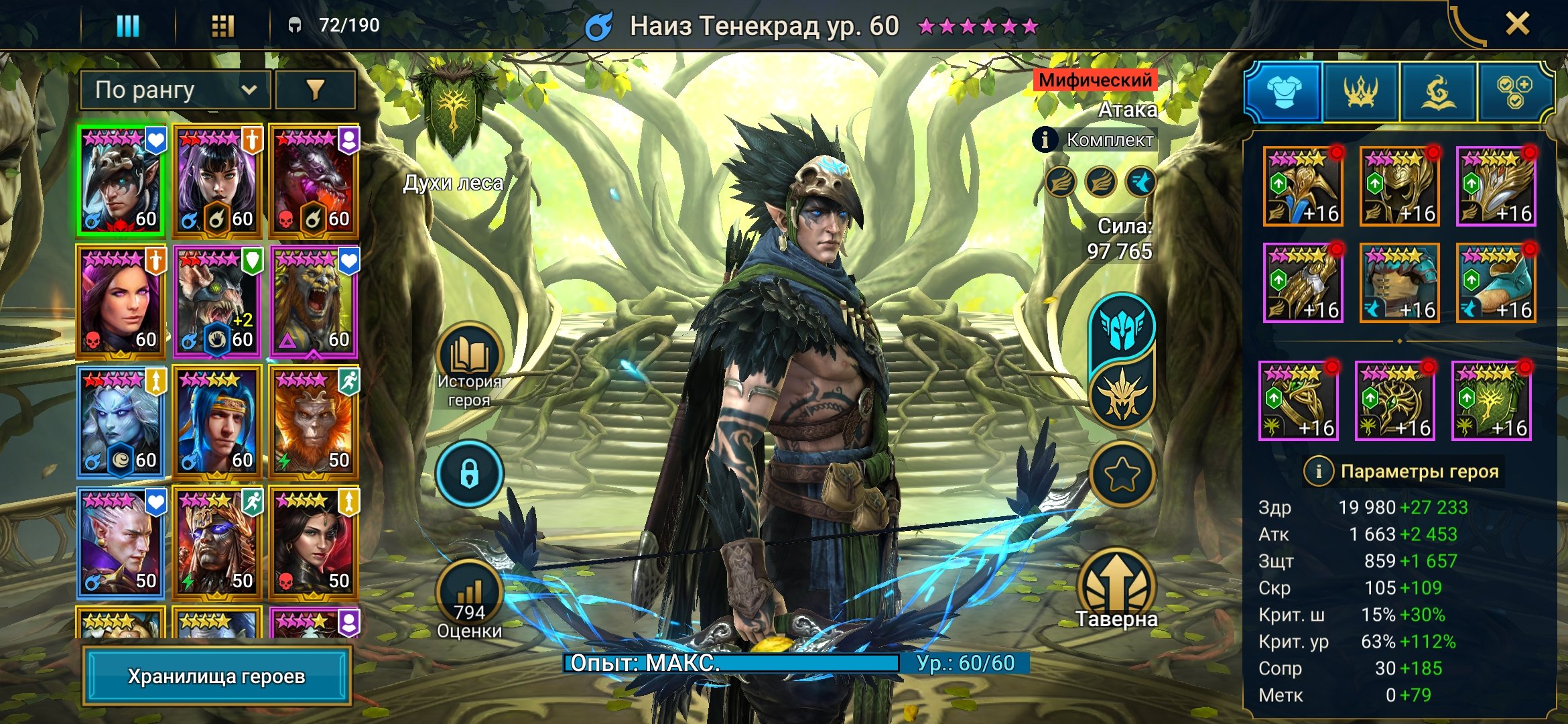Open the checkmarks tab at far right
This screenshot has width=1568, height=724.
click(1514, 92)
